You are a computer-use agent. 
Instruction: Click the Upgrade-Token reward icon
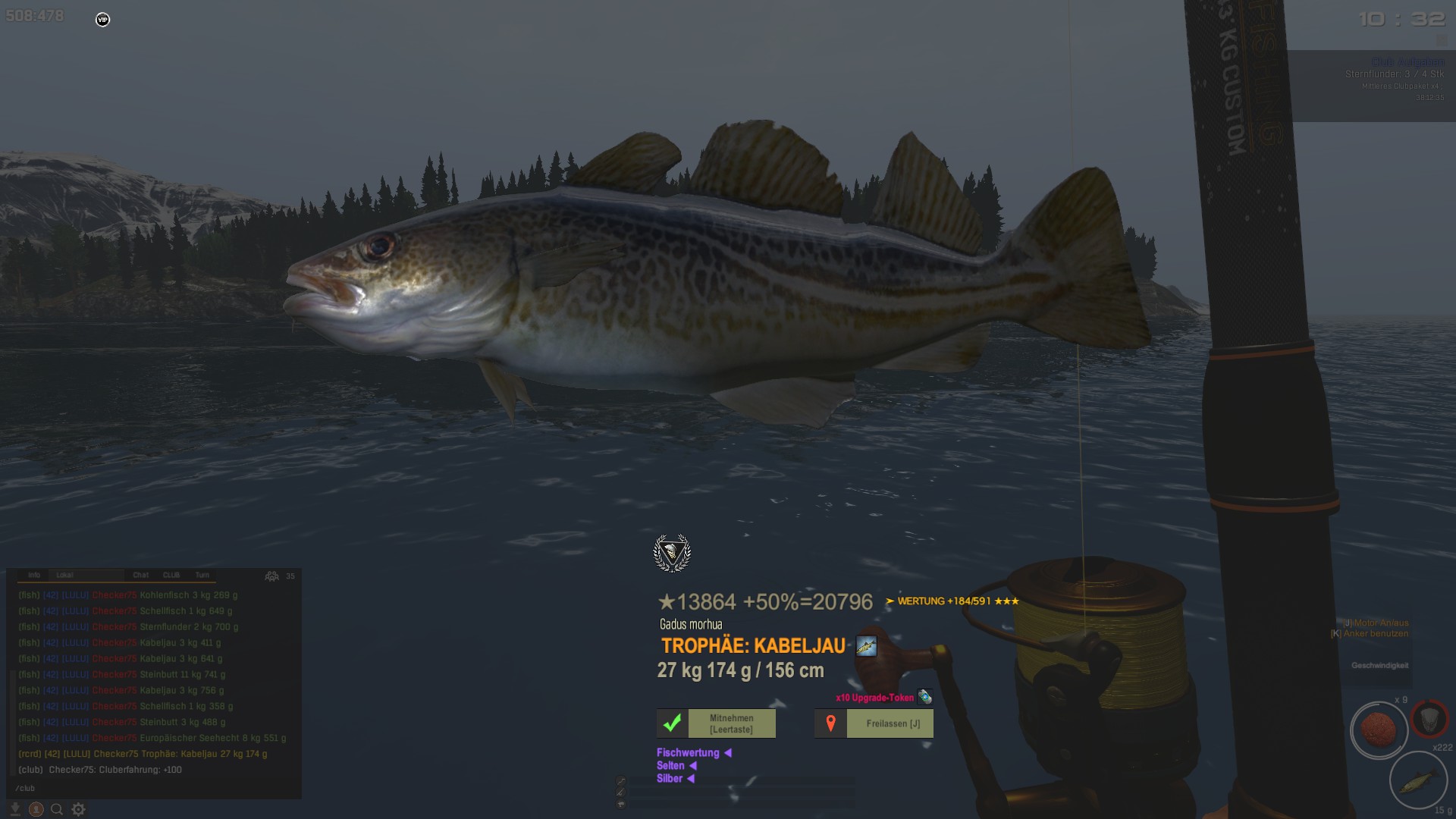click(924, 697)
